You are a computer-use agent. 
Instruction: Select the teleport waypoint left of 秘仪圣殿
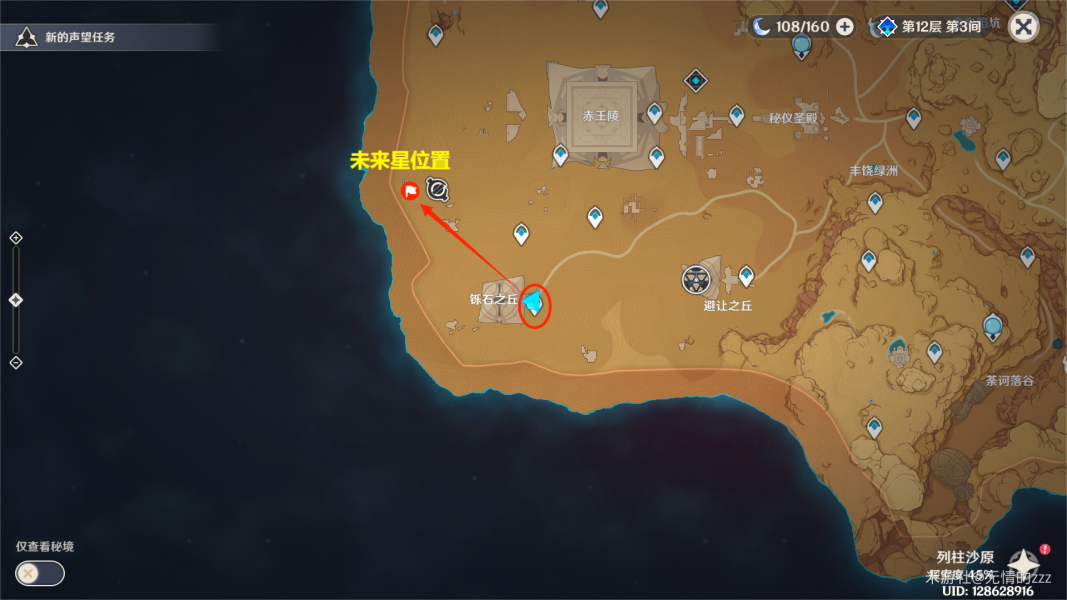click(737, 115)
